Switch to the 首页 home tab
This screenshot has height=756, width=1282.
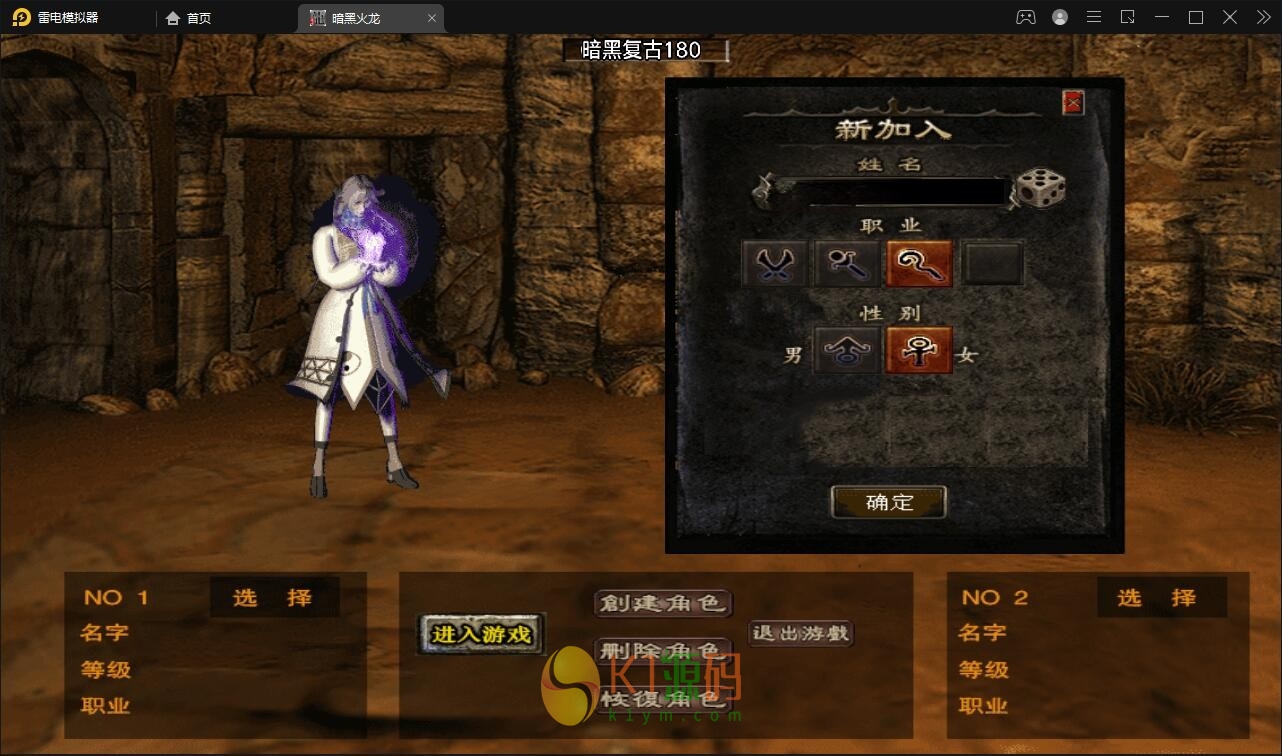(x=189, y=17)
